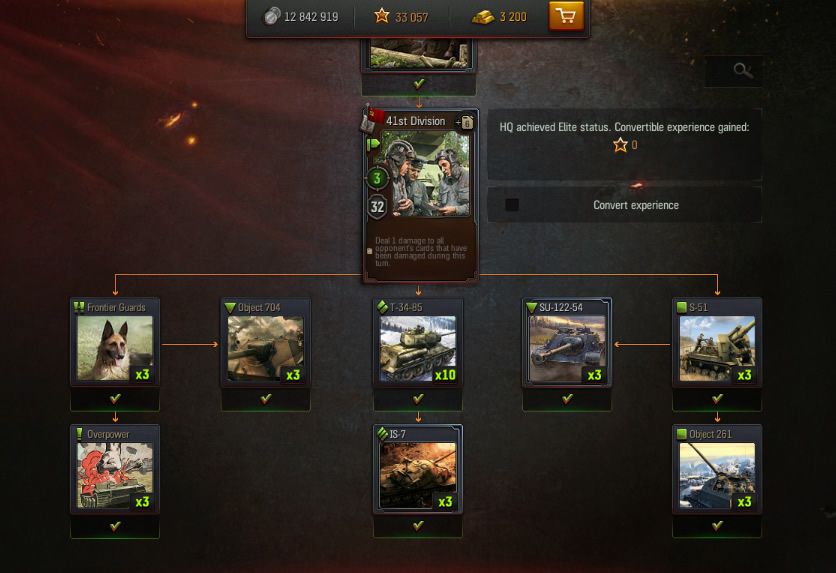Tick the Convert experience checkbox
Screen dimensions: 836x573
pyautogui.click(x=512, y=205)
